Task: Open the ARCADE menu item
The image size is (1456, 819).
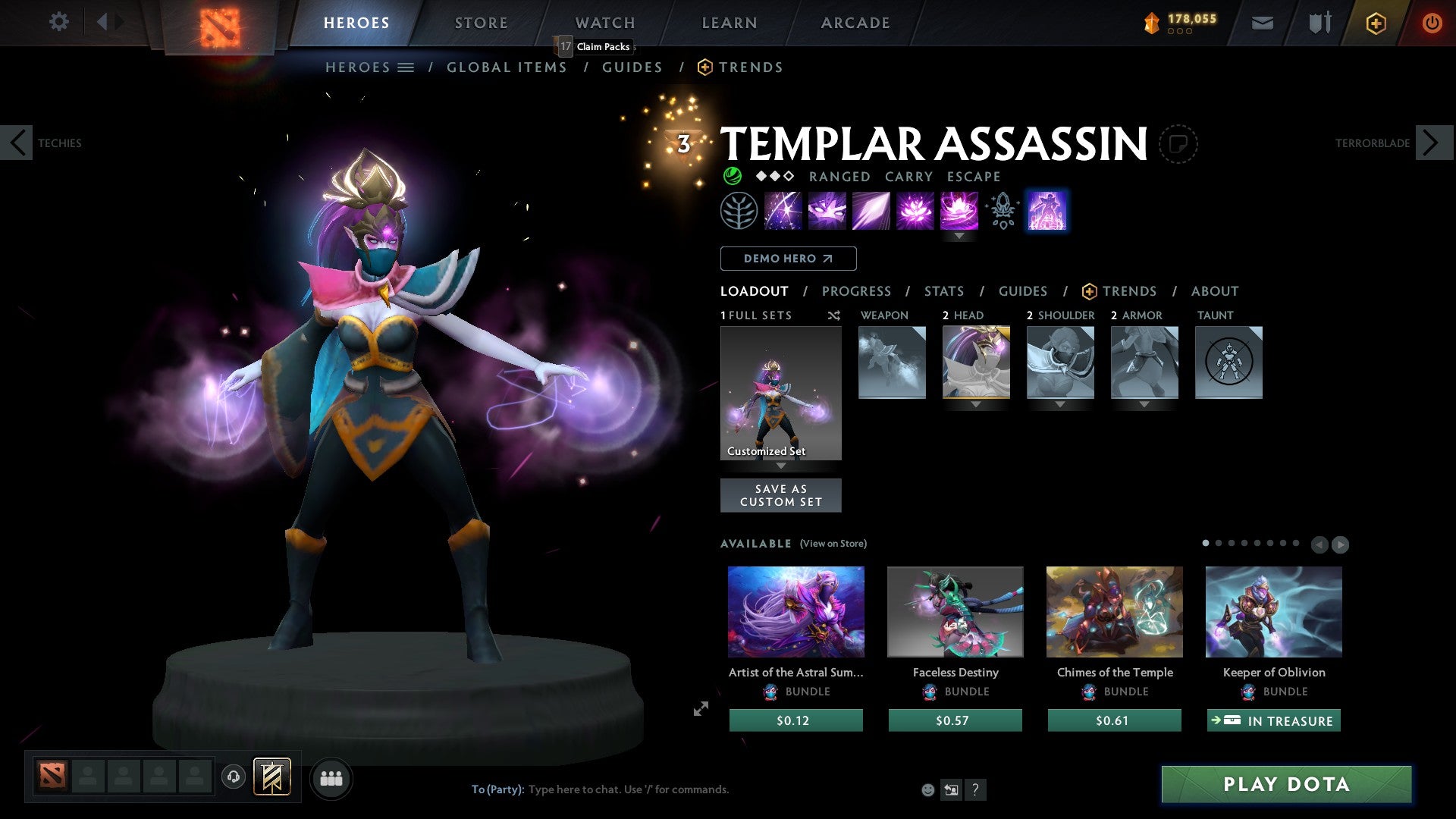Action: coord(854,22)
